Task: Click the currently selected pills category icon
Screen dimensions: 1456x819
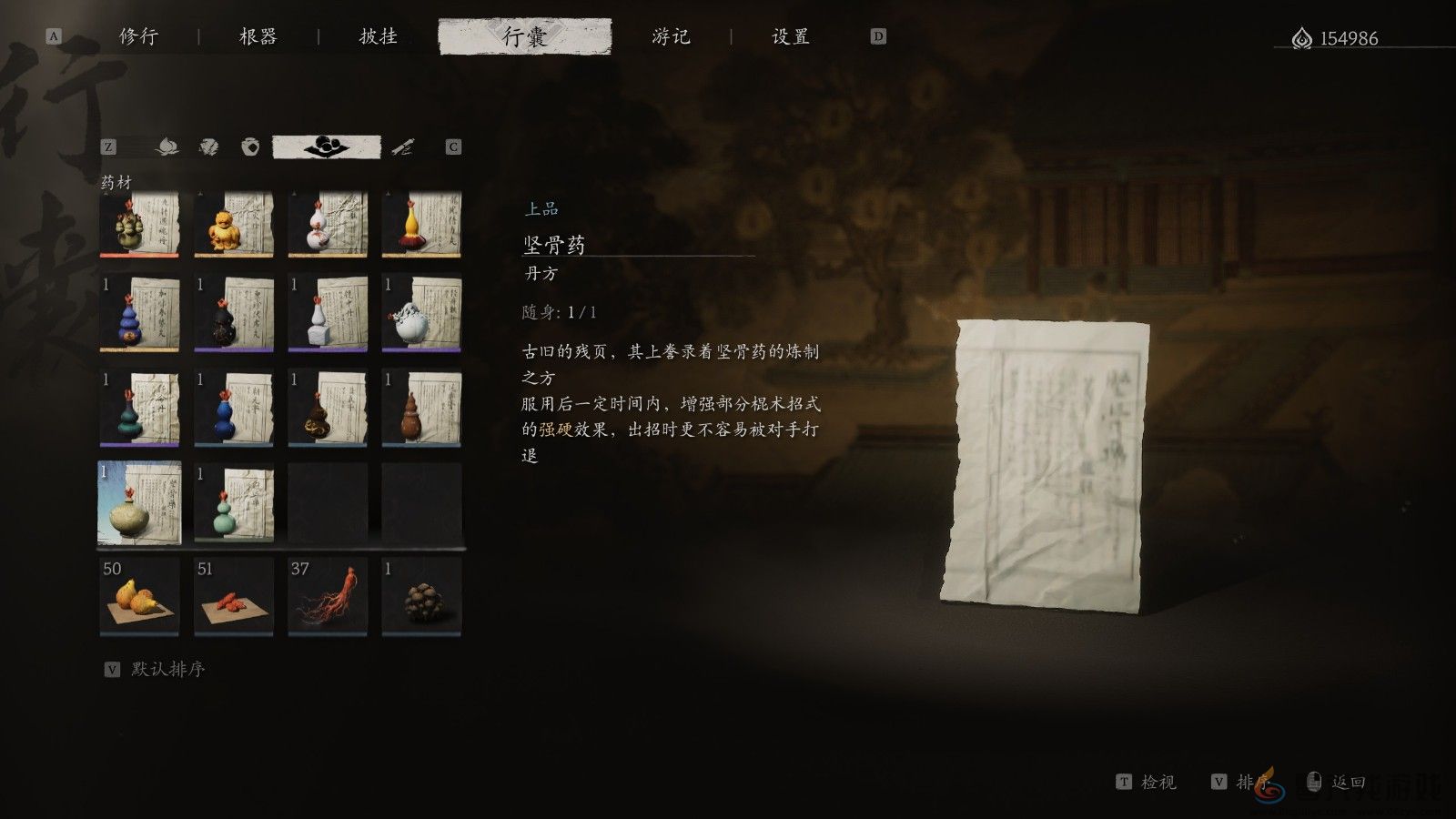Action: [x=327, y=146]
